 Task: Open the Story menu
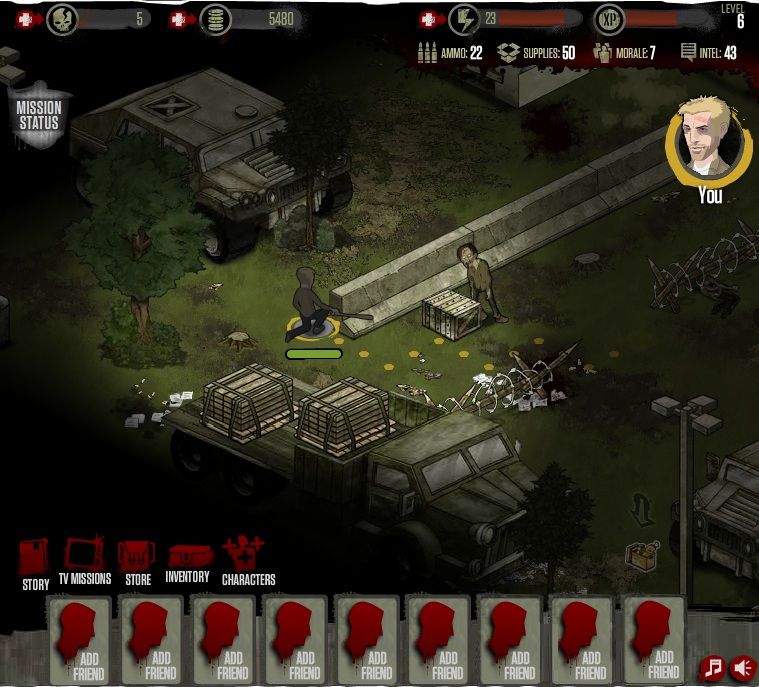tap(35, 561)
